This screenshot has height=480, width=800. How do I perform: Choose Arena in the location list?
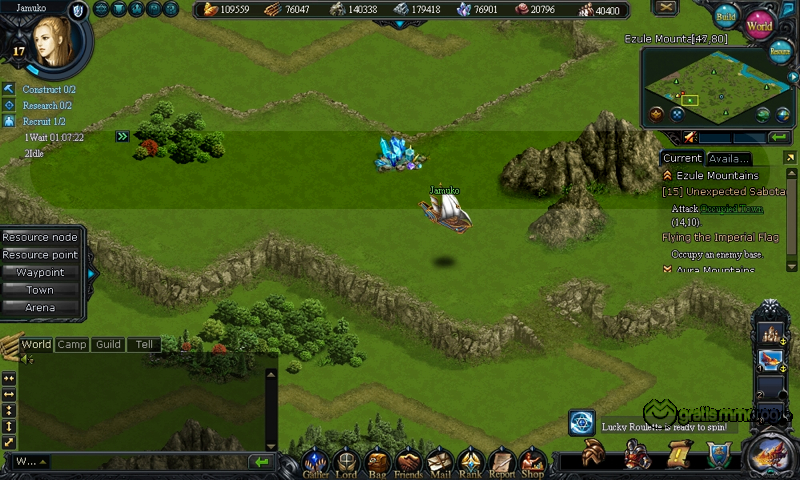pos(40,307)
